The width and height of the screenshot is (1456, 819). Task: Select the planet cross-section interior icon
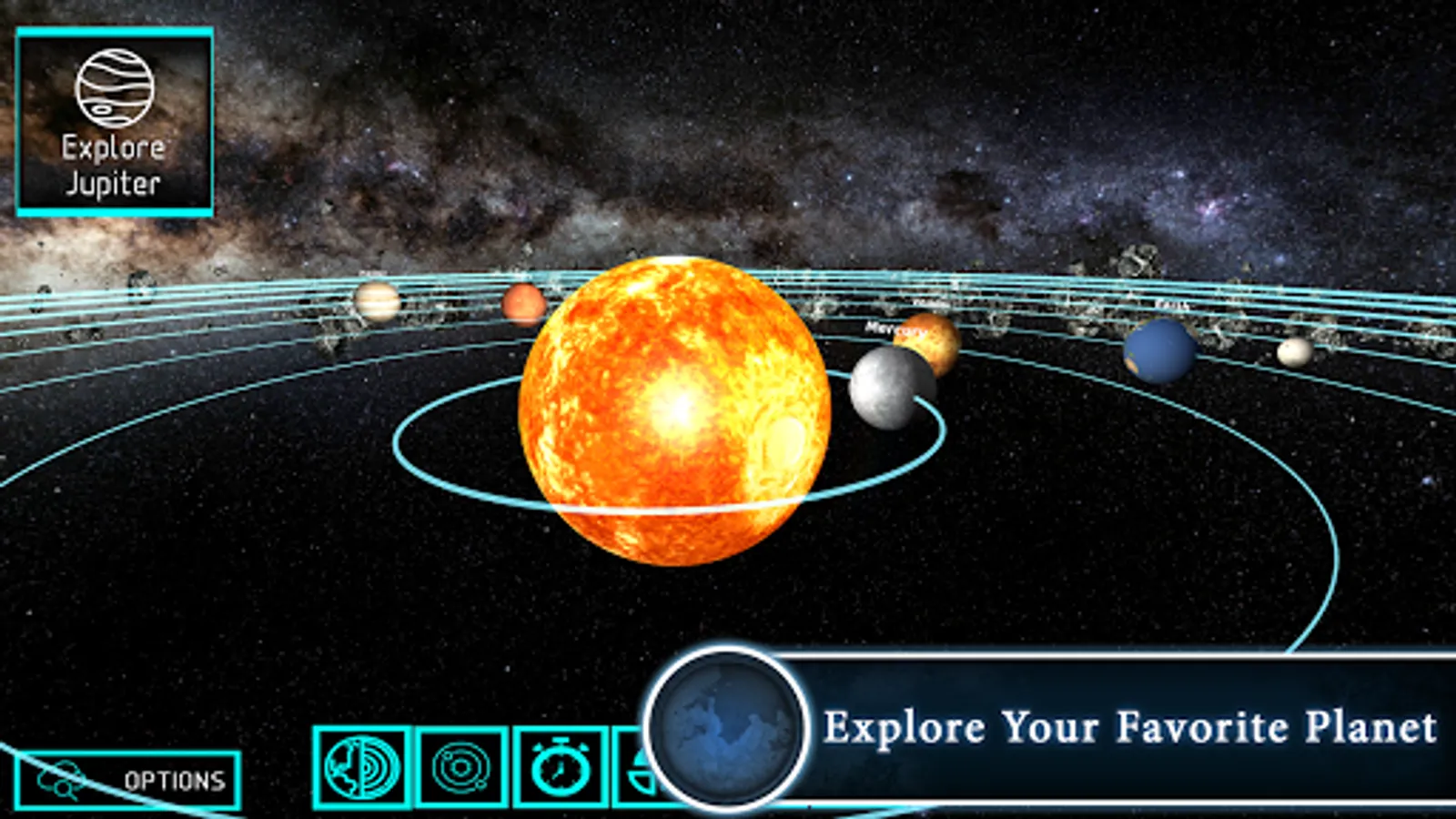pyautogui.click(x=362, y=769)
